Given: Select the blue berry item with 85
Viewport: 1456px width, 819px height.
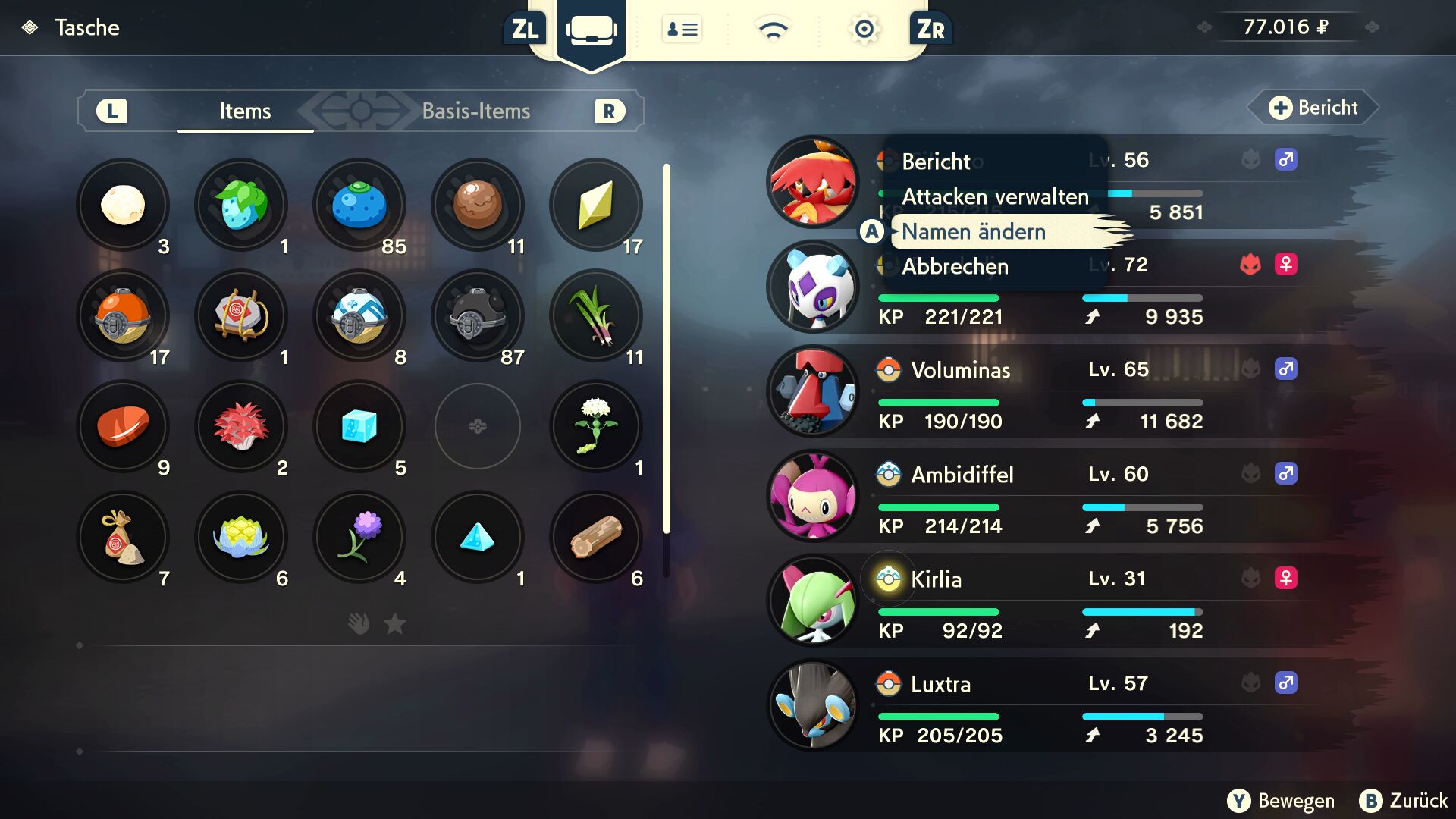Looking at the screenshot, I should coord(359,205).
